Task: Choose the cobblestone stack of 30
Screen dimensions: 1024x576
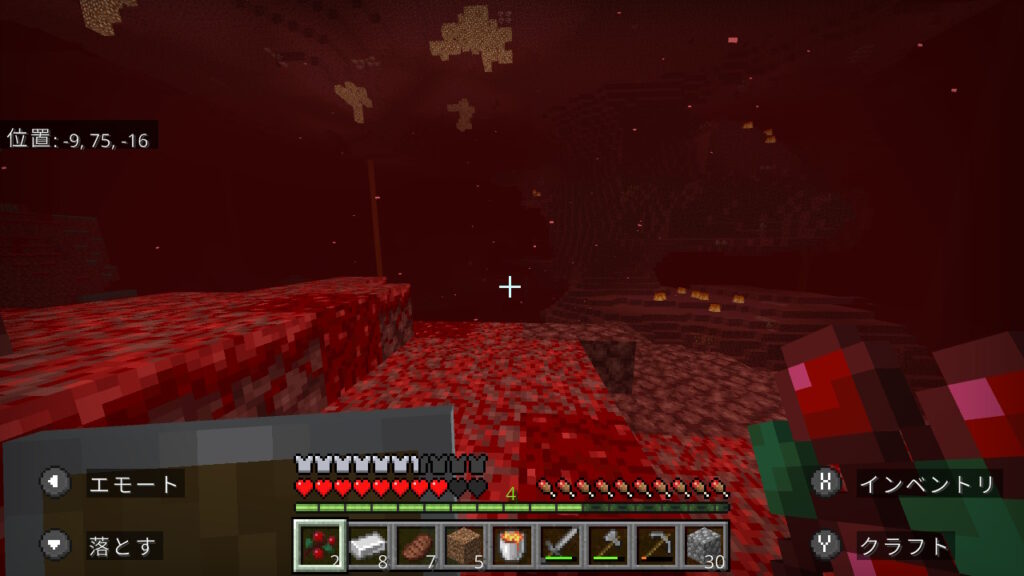Action: click(703, 545)
